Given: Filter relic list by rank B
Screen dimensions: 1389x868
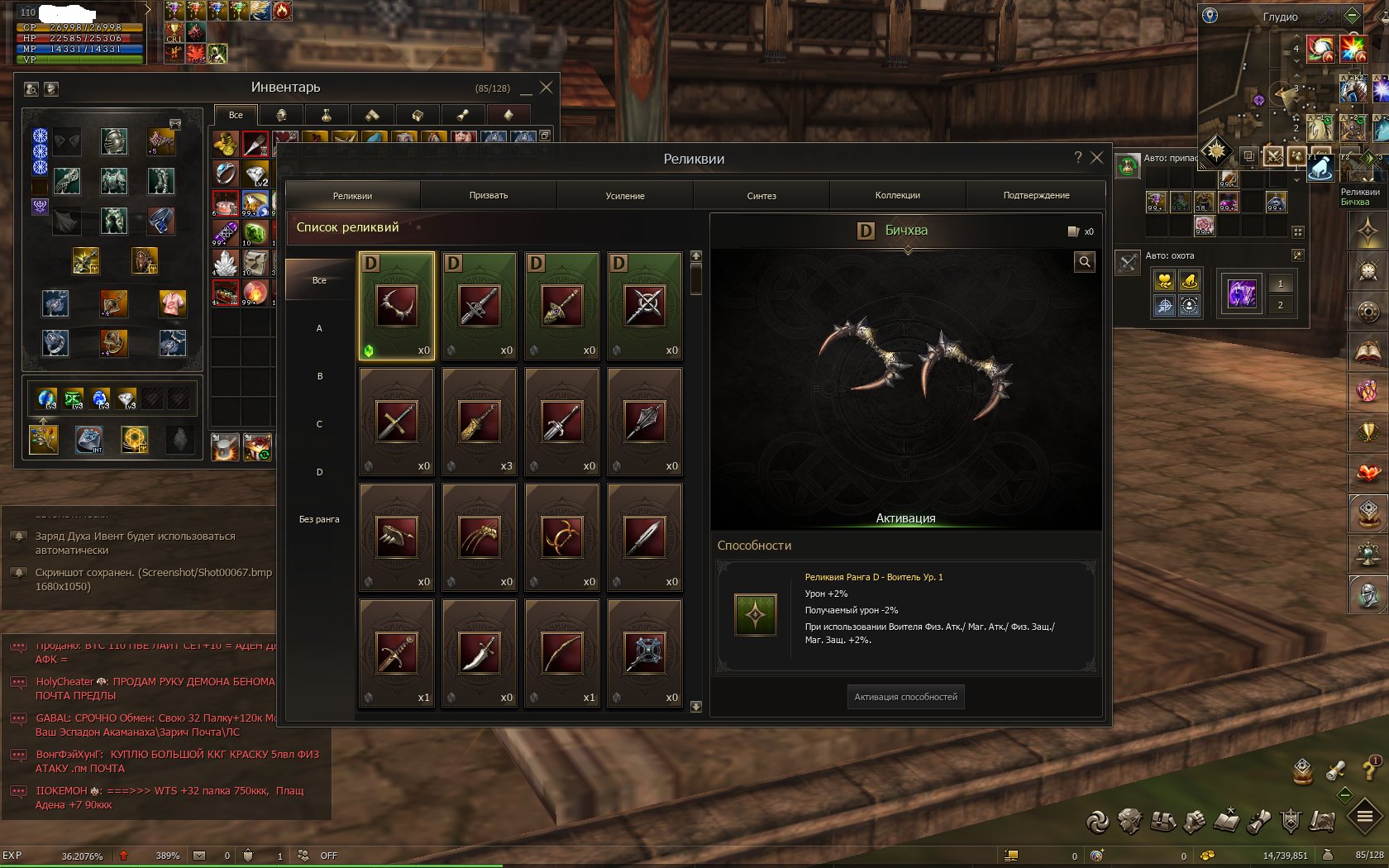Looking at the screenshot, I should click(x=319, y=377).
